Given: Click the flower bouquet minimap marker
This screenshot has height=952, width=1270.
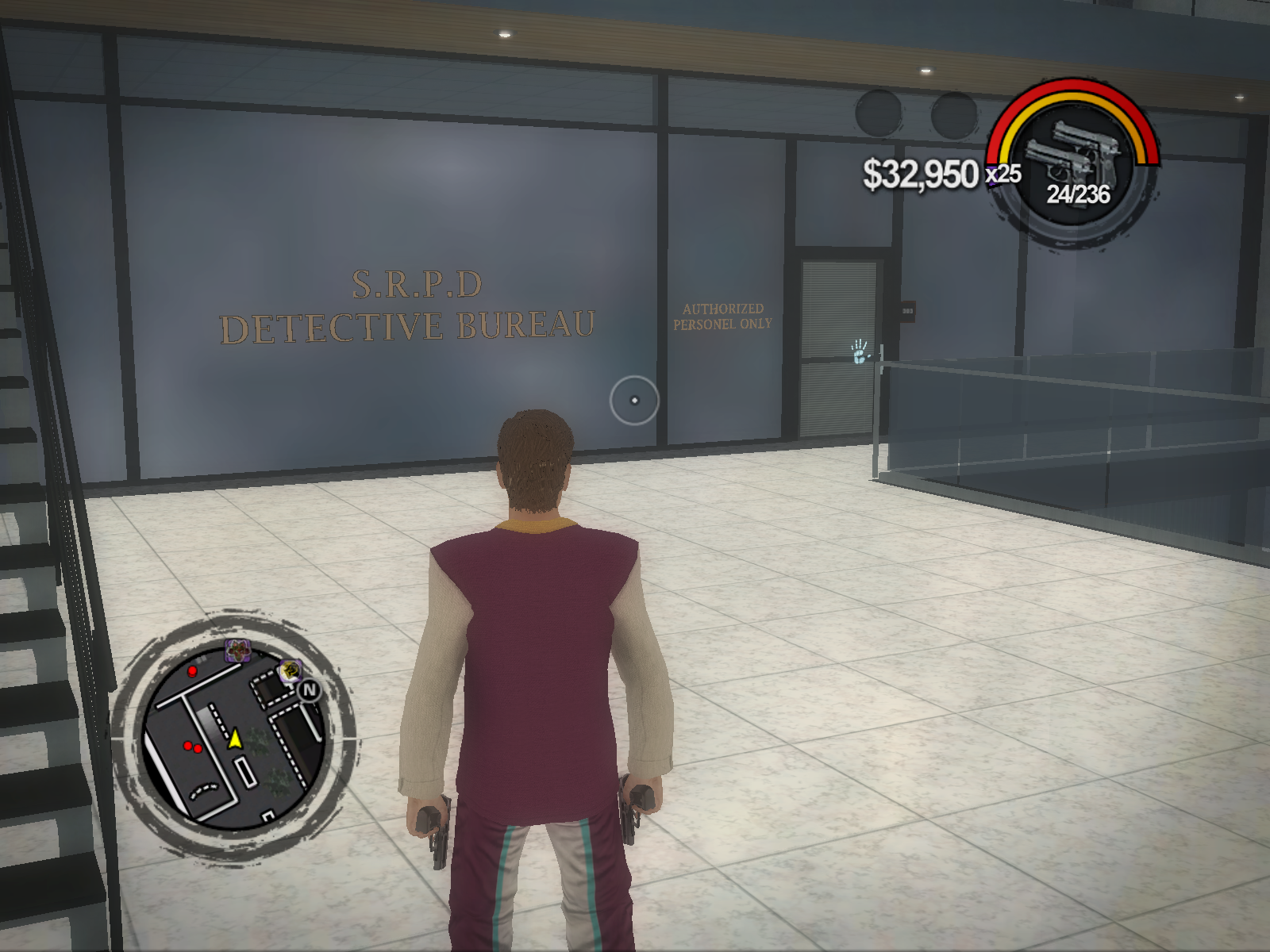Looking at the screenshot, I should tap(237, 651).
